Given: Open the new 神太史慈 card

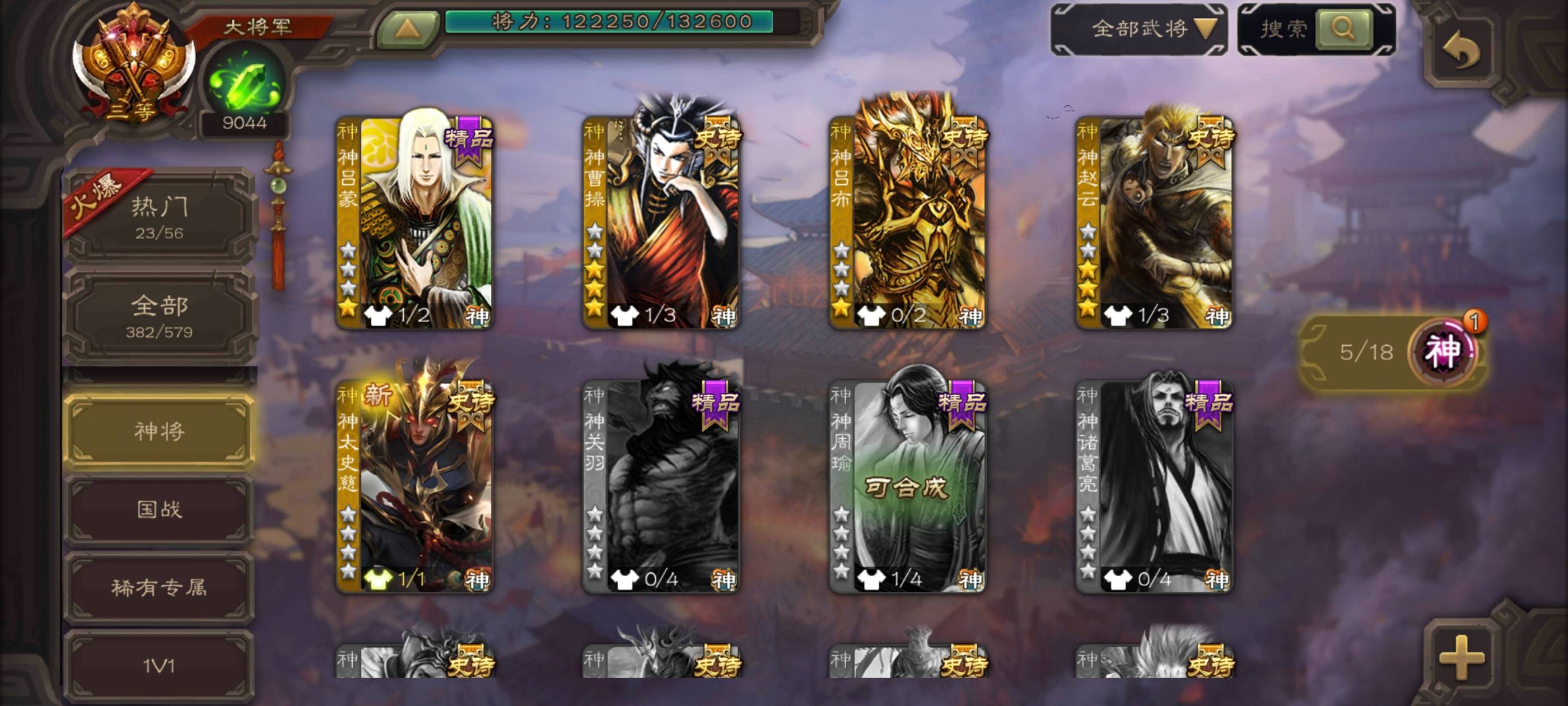Looking at the screenshot, I should [x=414, y=487].
